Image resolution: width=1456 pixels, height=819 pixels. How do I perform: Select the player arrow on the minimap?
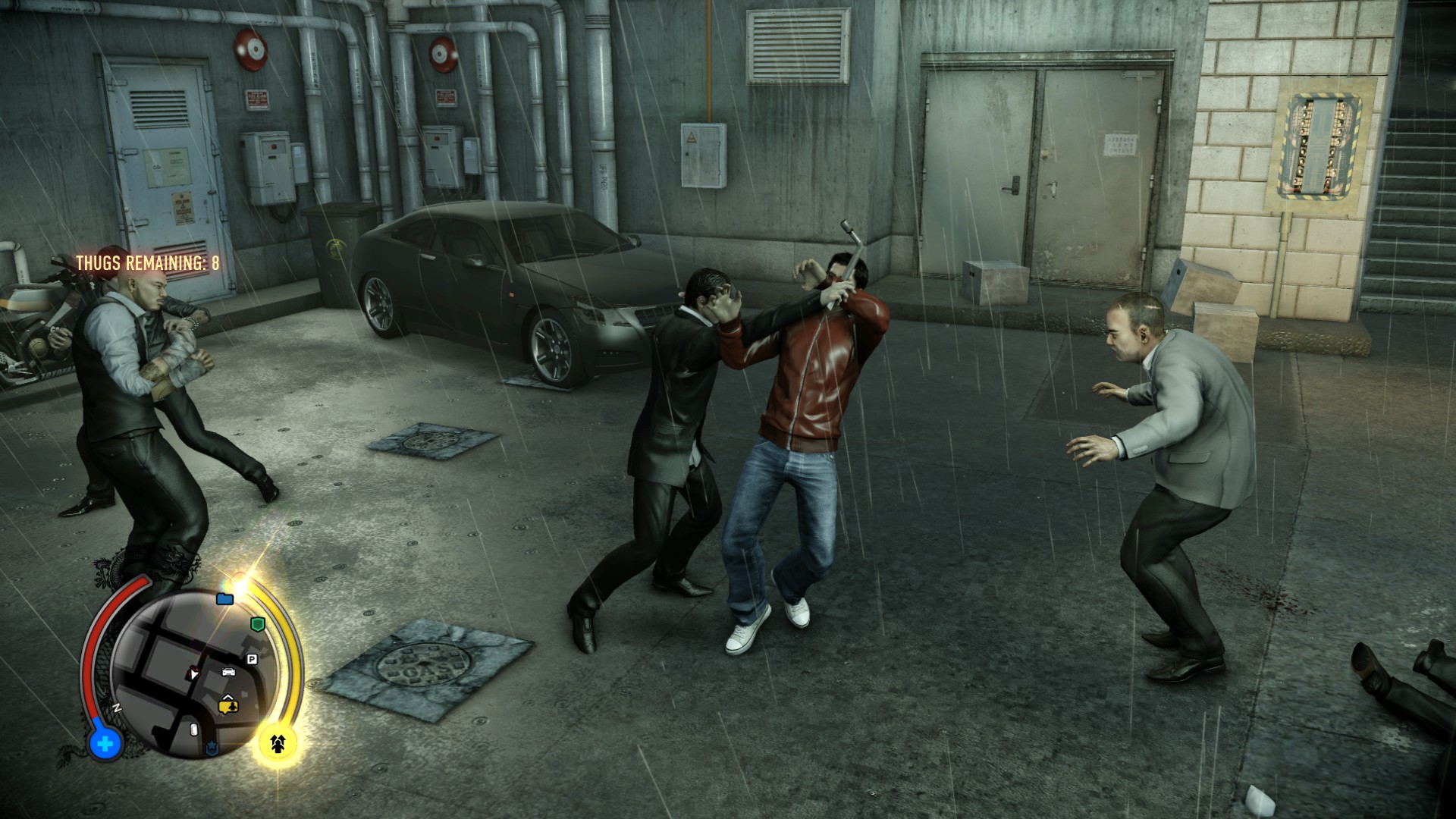click(194, 672)
